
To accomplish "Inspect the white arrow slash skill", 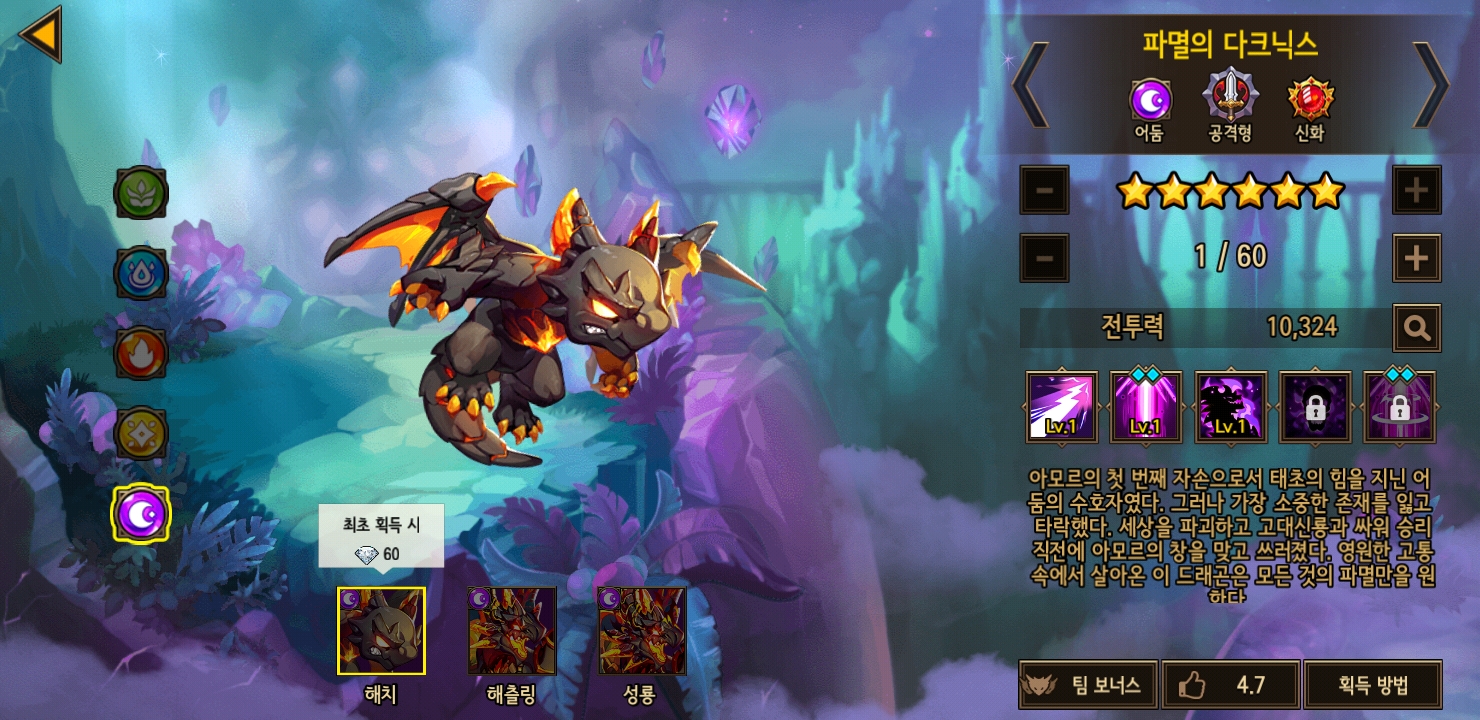I will (1061, 407).
